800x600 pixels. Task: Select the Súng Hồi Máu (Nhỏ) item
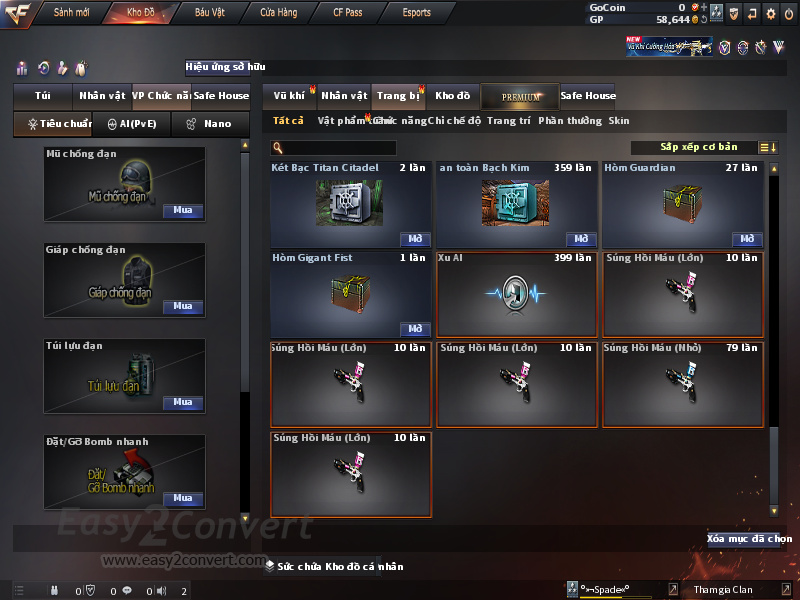[682, 385]
